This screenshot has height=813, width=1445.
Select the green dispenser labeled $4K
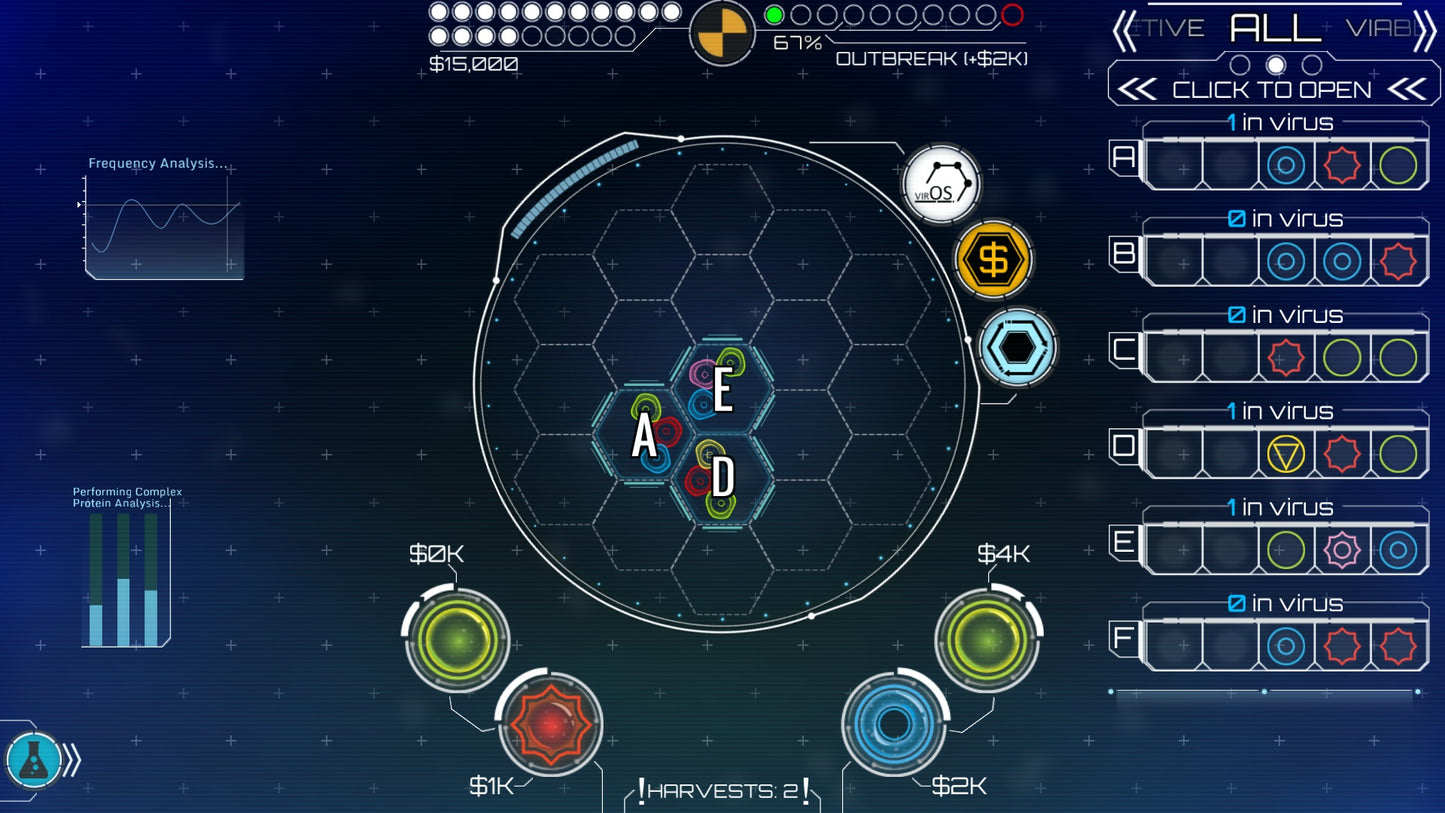point(987,639)
